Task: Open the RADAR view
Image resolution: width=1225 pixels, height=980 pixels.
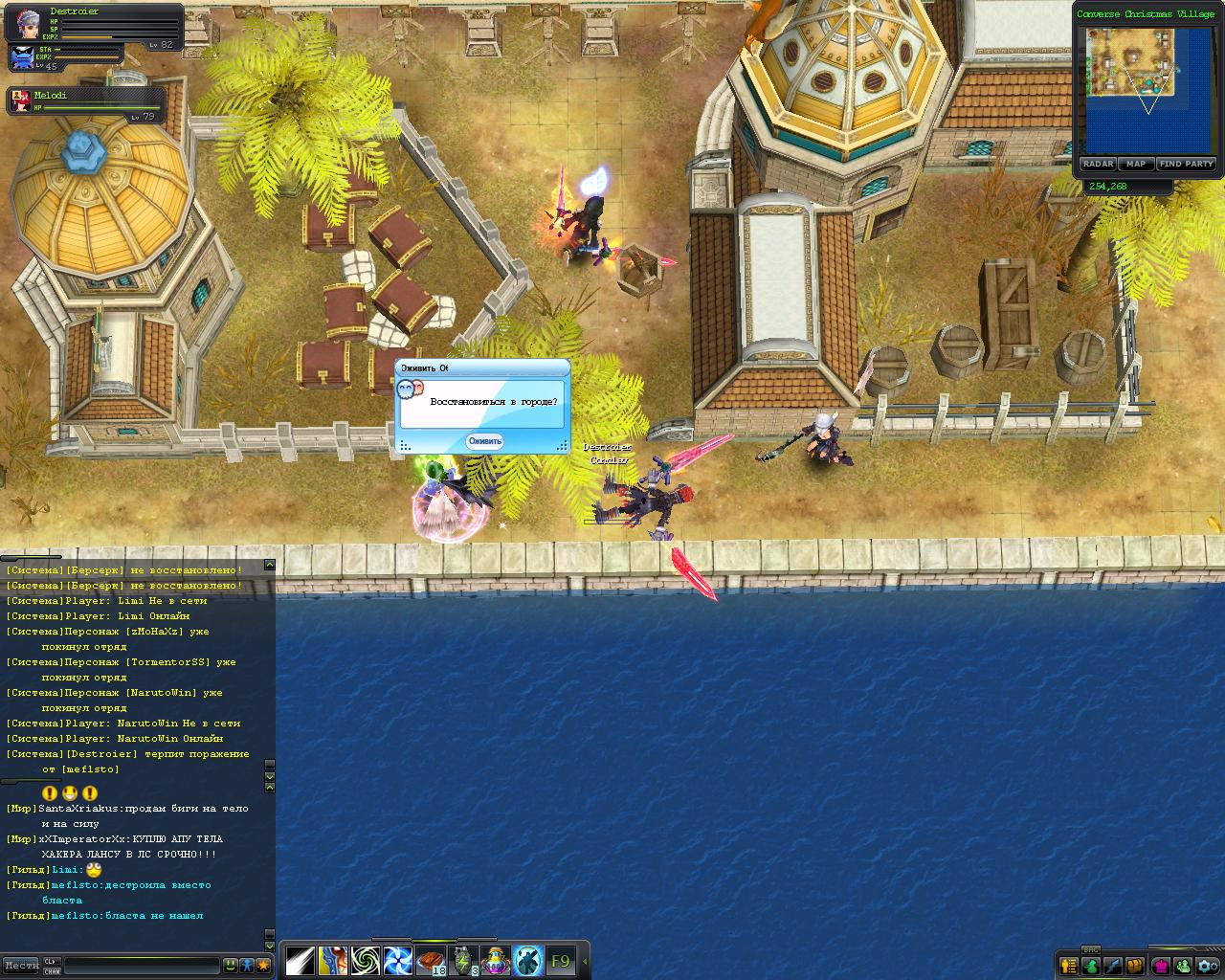Action: pos(1098,164)
